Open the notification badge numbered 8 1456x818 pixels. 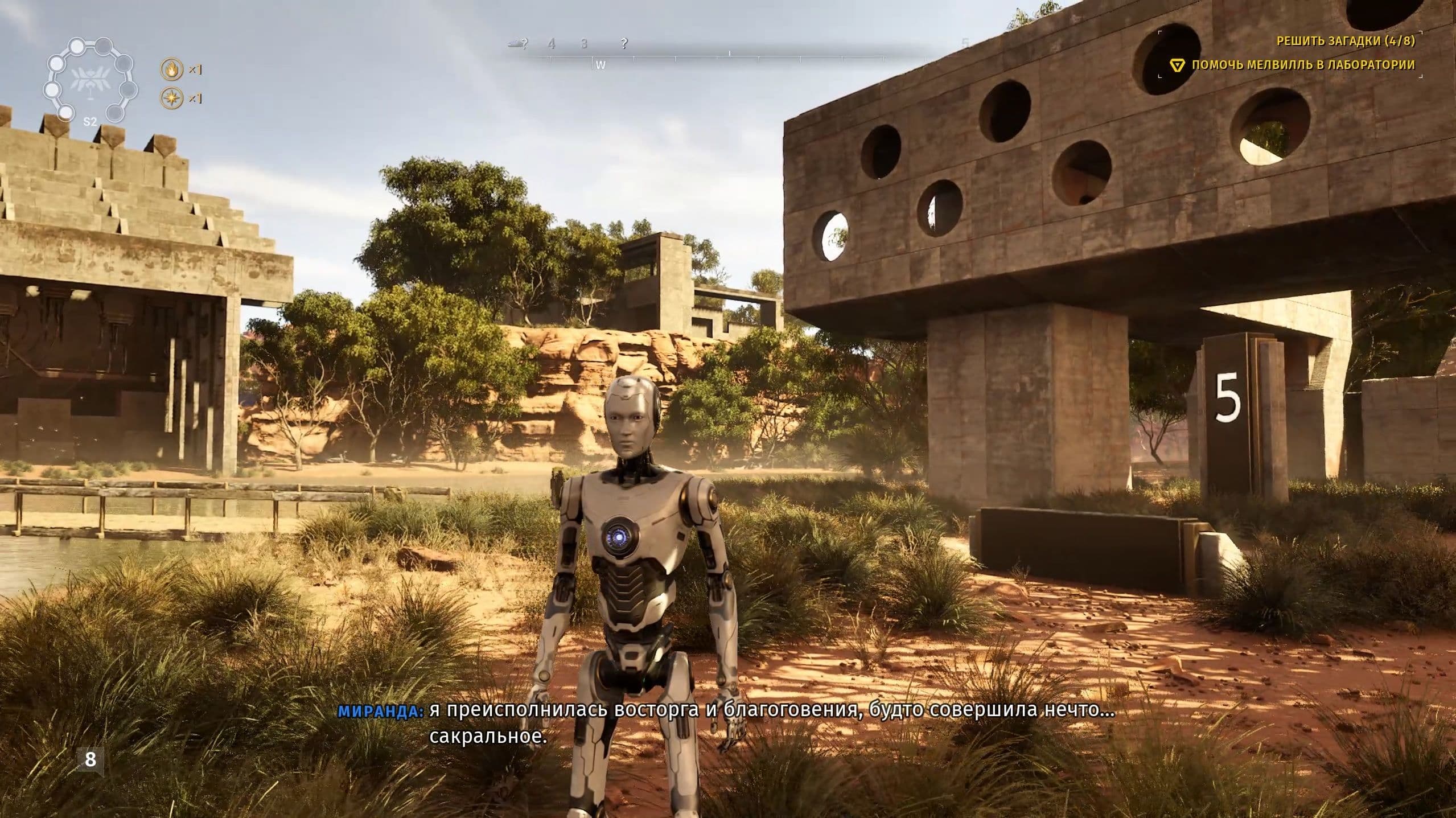pos(91,759)
